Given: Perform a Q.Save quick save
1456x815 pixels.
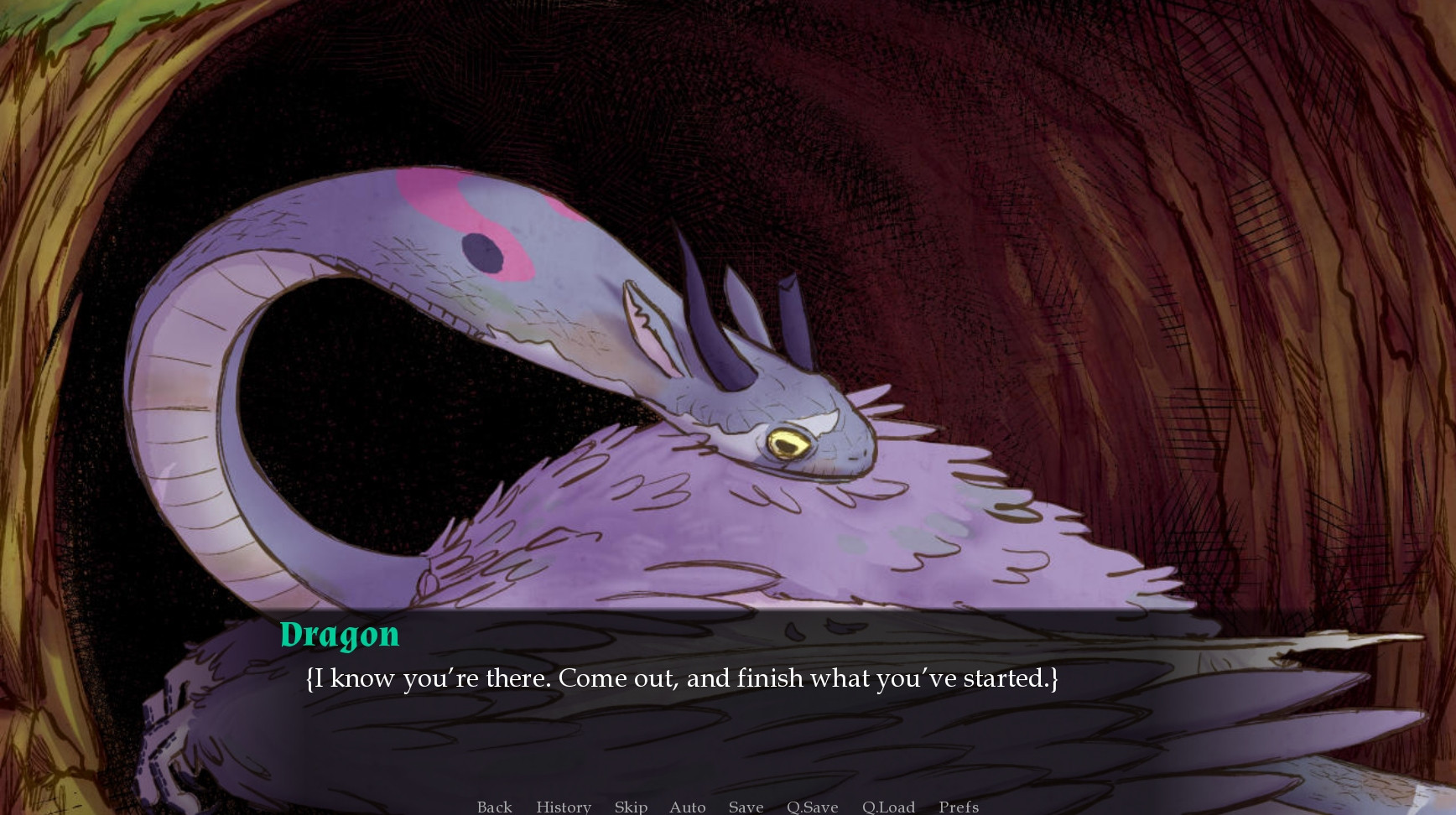Looking at the screenshot, I should (x=811, y=807).
